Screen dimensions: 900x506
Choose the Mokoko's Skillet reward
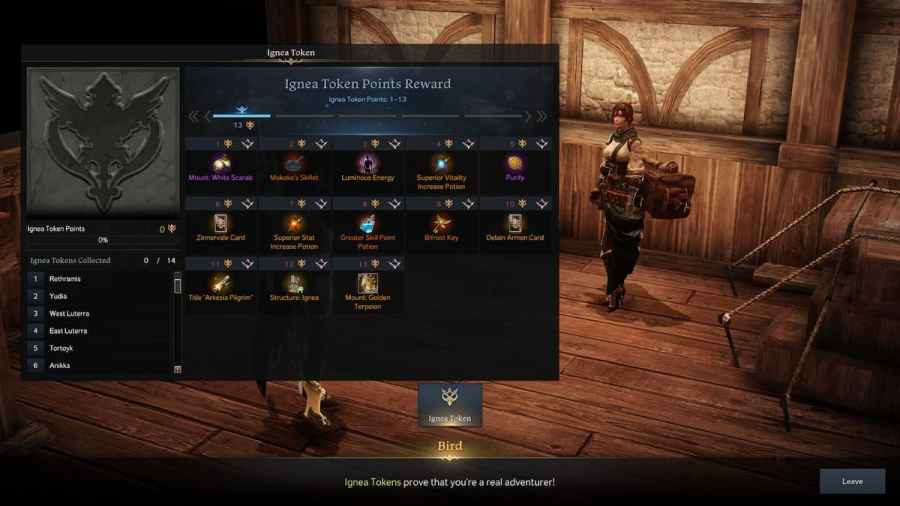(x=294, y=163)
